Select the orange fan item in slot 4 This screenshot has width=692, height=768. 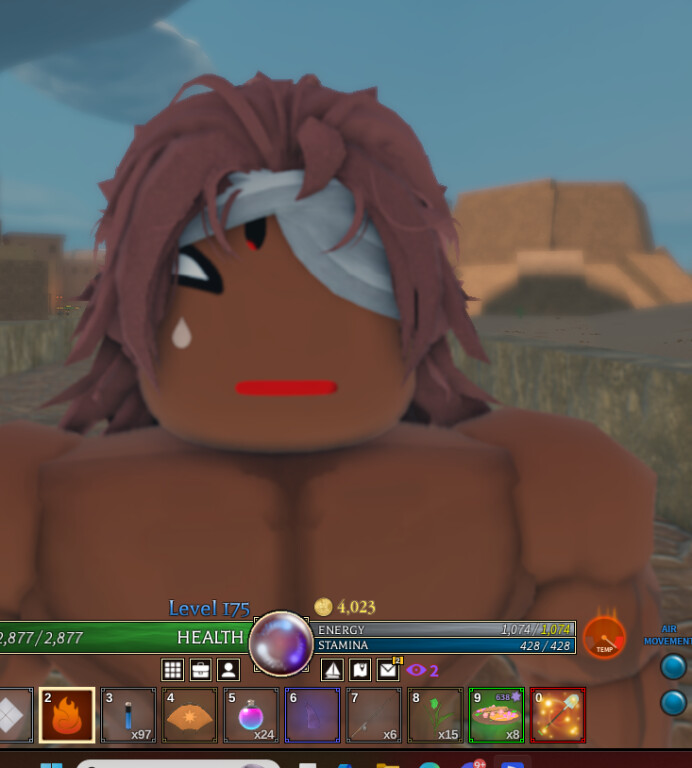point(190,715)
